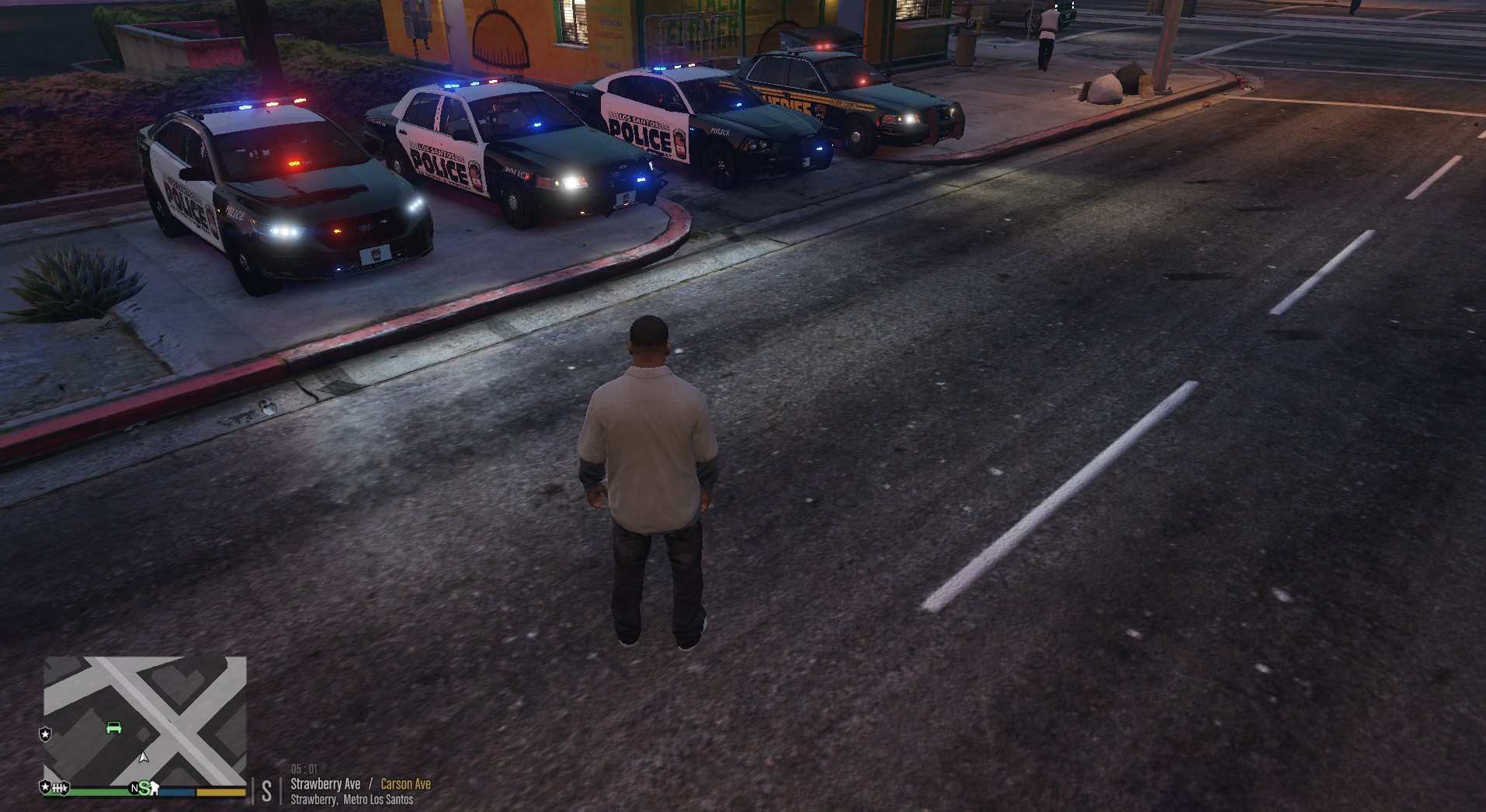Select the white player arrow on the minimap
Screen dimensions: 1486x812
(x=143, y=757)
